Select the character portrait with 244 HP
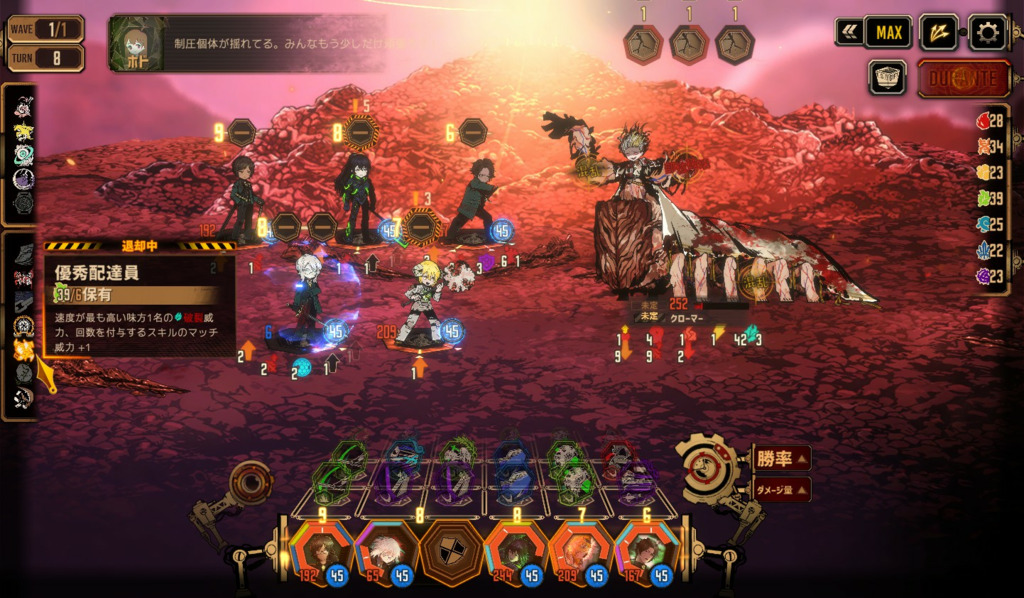This screenshot has width=1024, height=598. (x=514, y=553)
